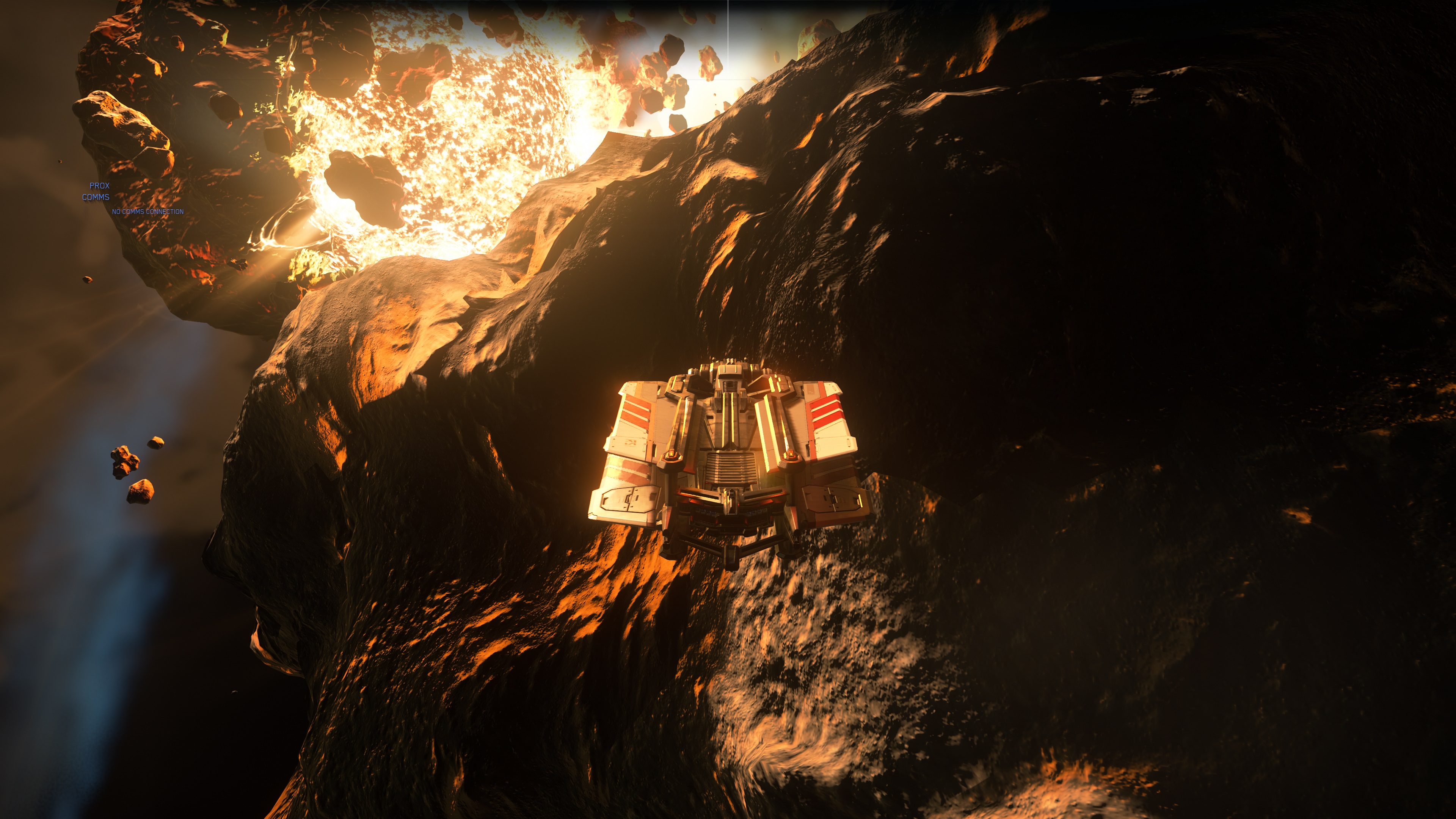The width and height of the screenshot is (1456, 819).
Task: Open the COMMS panel label
Action: (96, 197)
